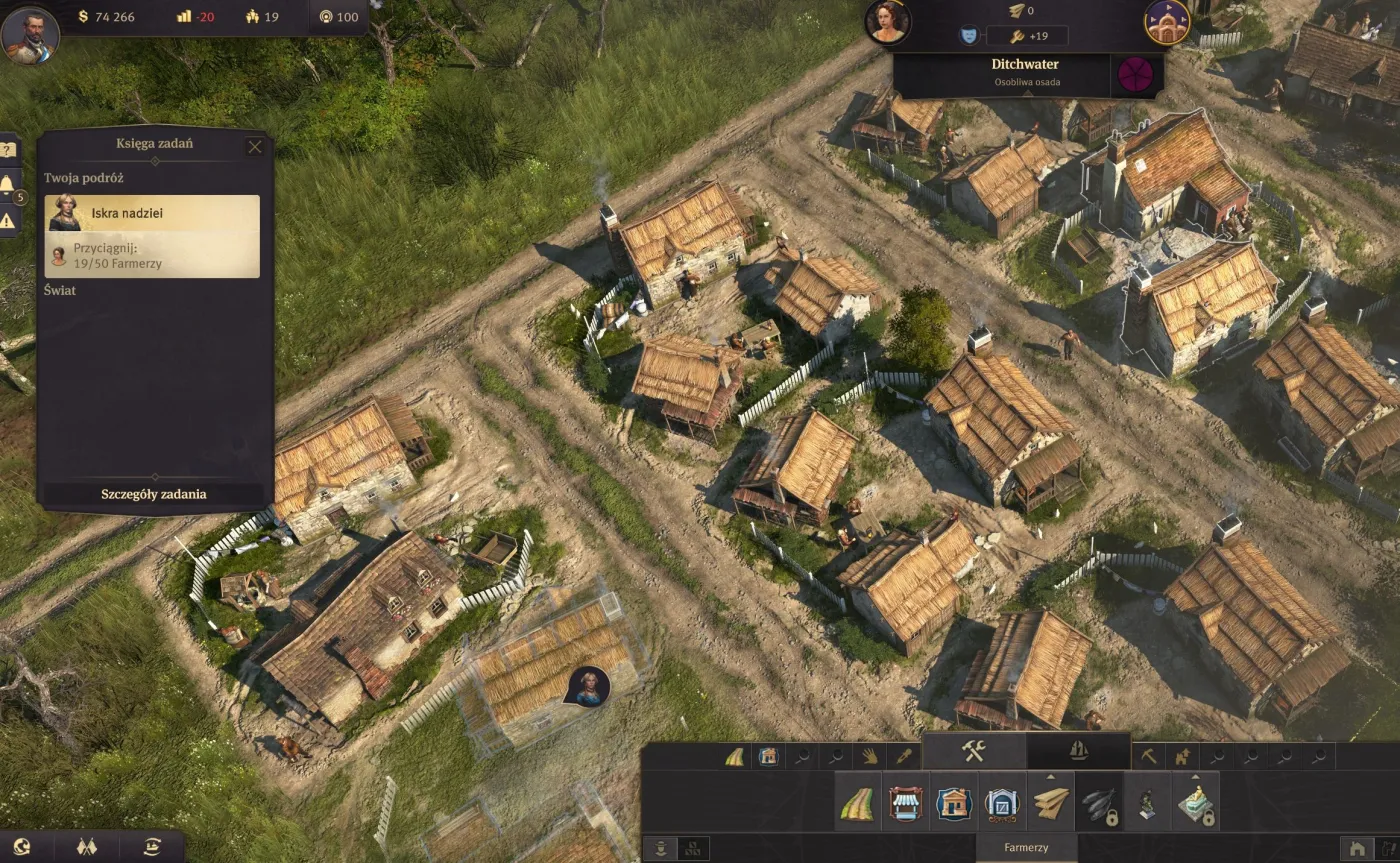Open the notification bell with 5 alerts

(8, 185)
